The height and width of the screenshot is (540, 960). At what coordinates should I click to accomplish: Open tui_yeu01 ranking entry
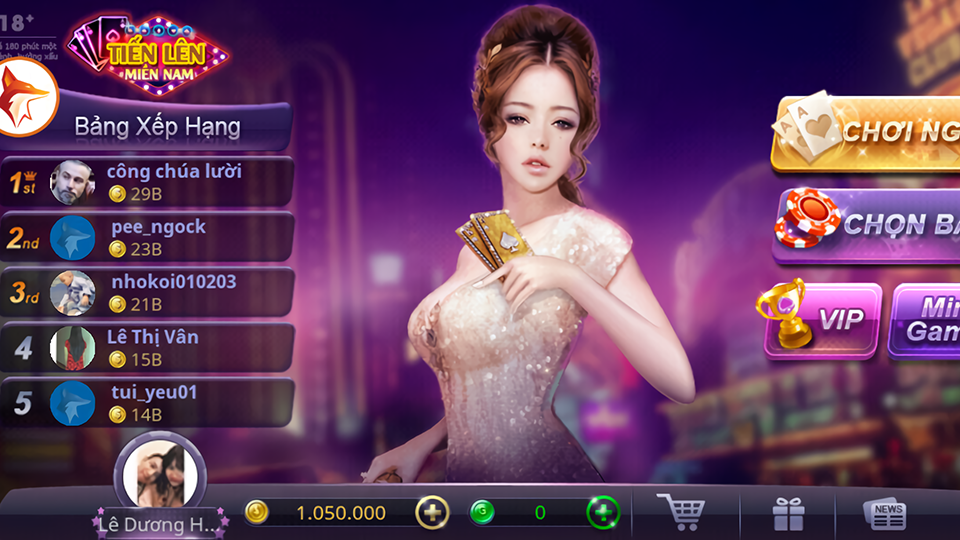148,402
